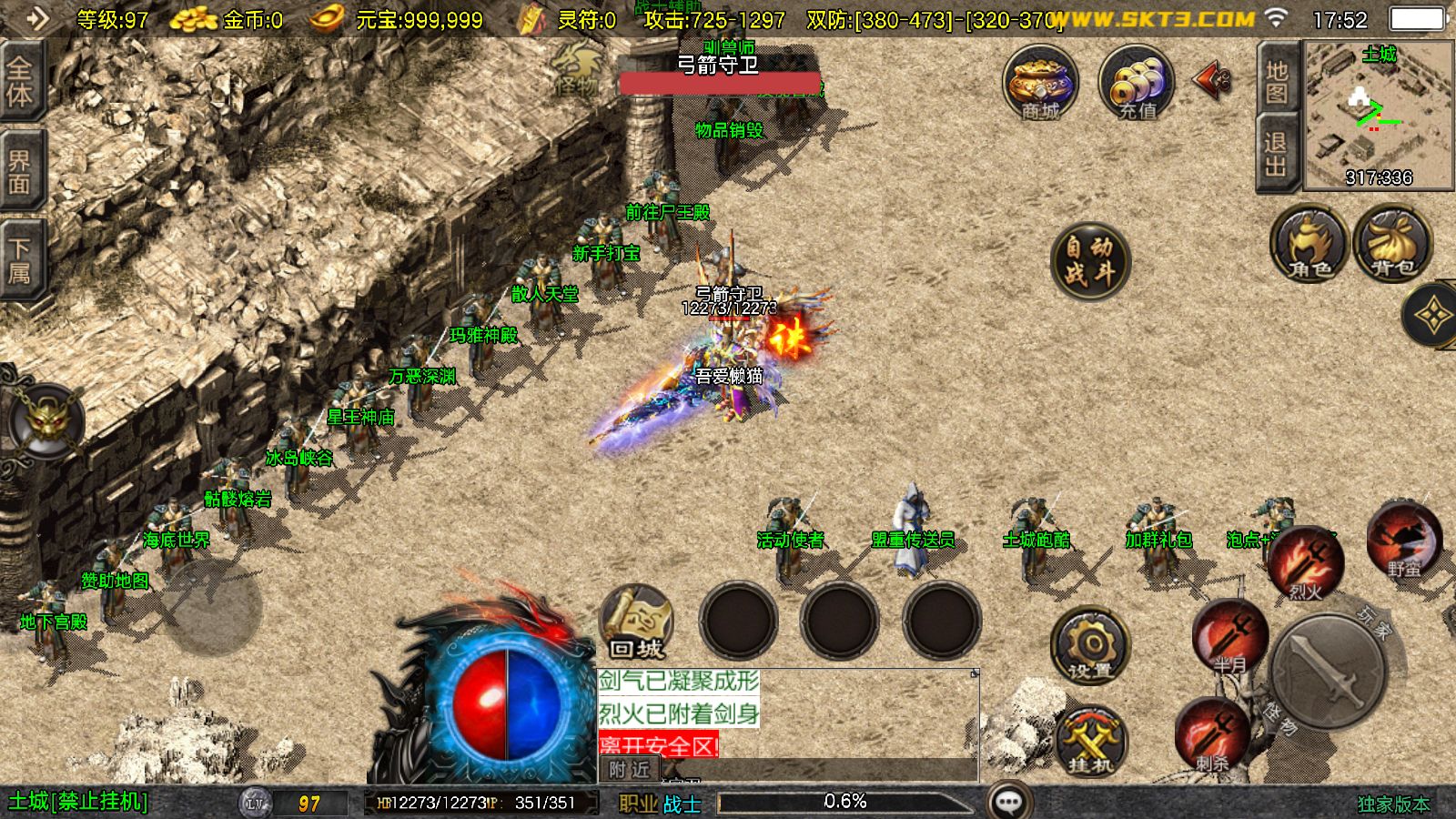Toggle 自动战斗 auto battle
The height and width of the screenshot is (819, 1456).
click(x=1089, y=260)
